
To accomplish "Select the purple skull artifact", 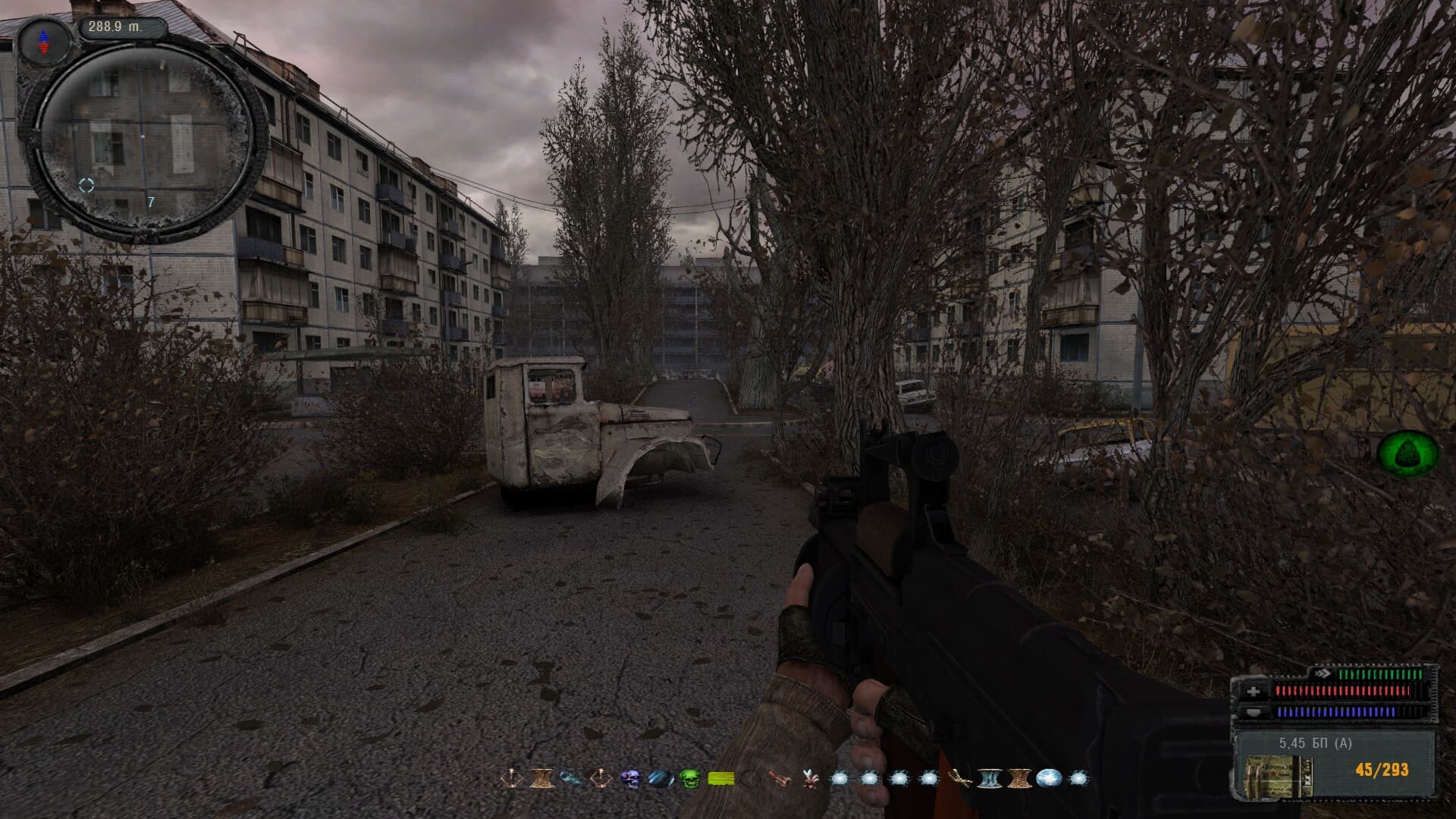I will point(631,778).
